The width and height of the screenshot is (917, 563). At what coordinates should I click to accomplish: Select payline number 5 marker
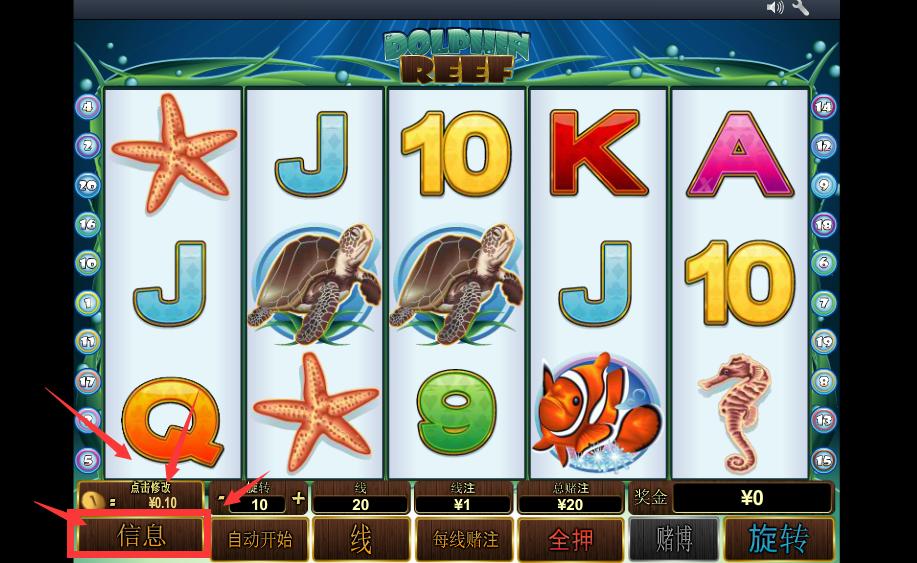coord(88,460)
